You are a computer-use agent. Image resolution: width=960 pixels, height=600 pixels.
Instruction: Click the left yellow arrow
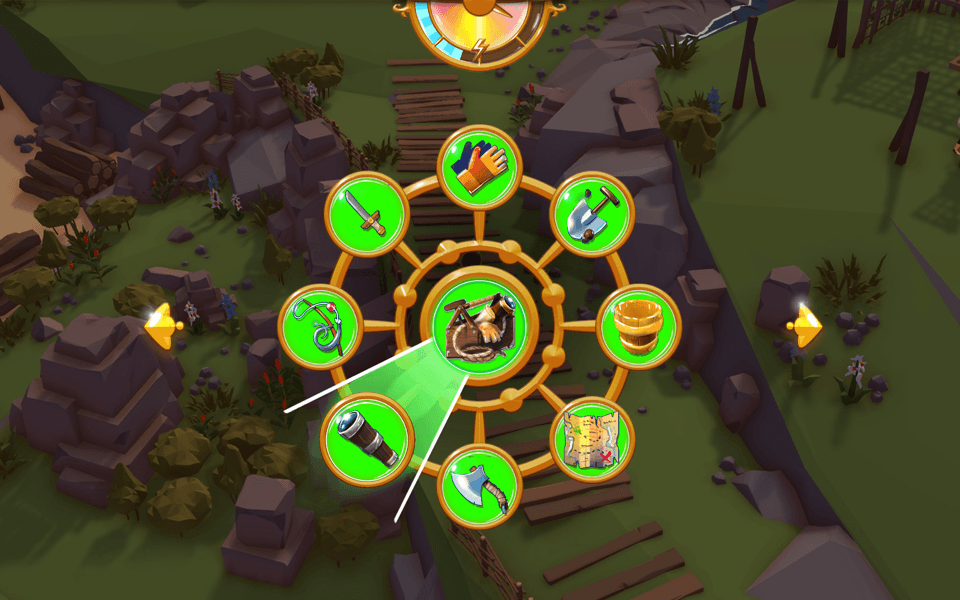coord(161,326)
